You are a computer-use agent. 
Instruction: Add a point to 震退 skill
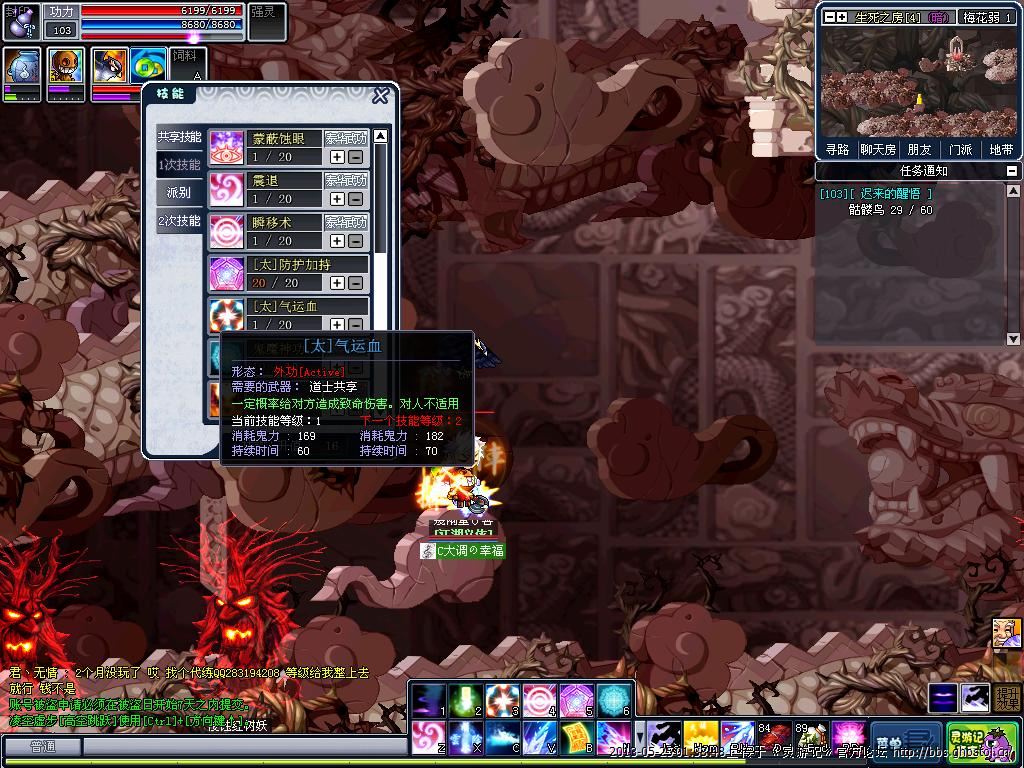[x=337, y=199]
